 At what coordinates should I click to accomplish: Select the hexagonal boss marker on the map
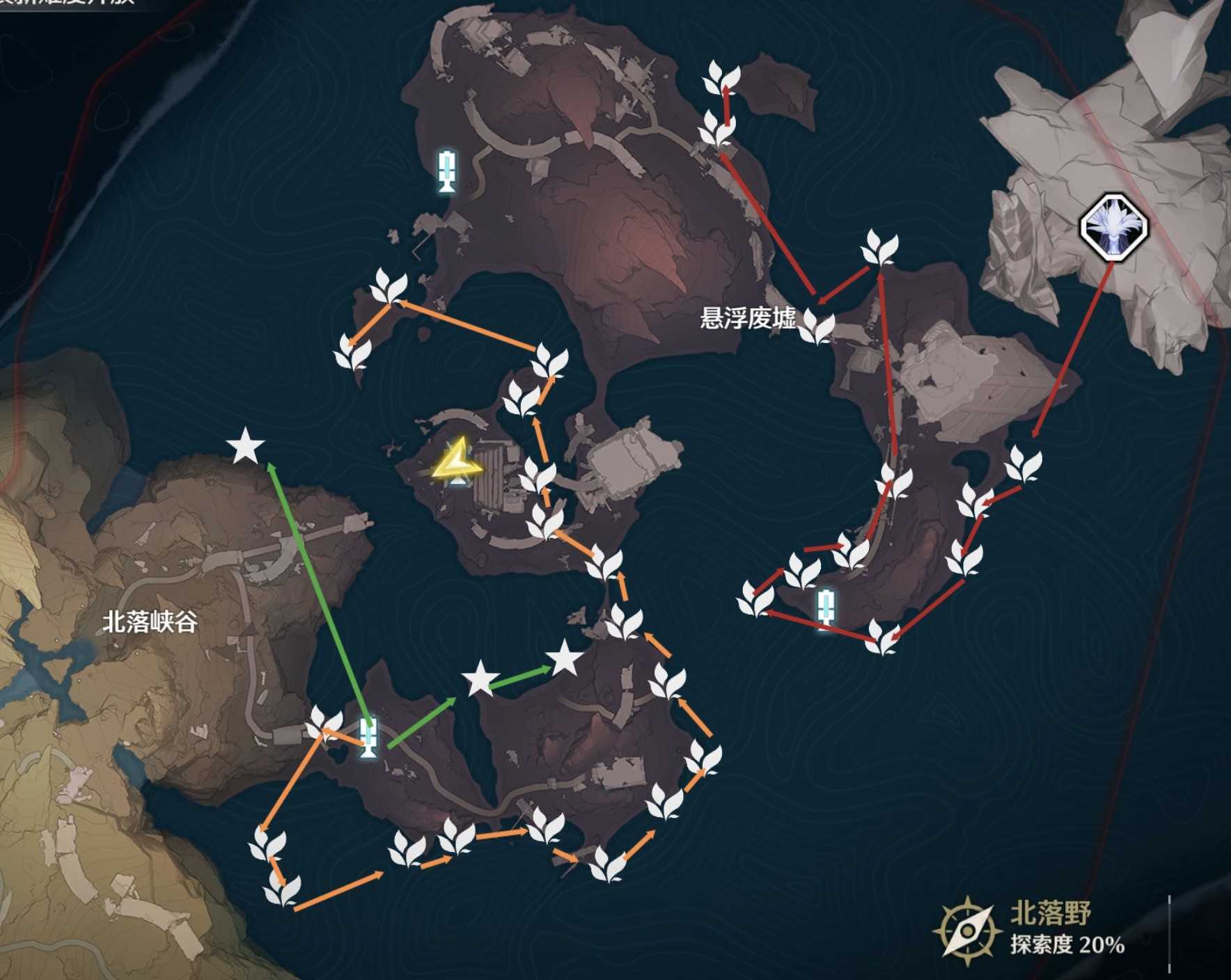point(1113,228)
